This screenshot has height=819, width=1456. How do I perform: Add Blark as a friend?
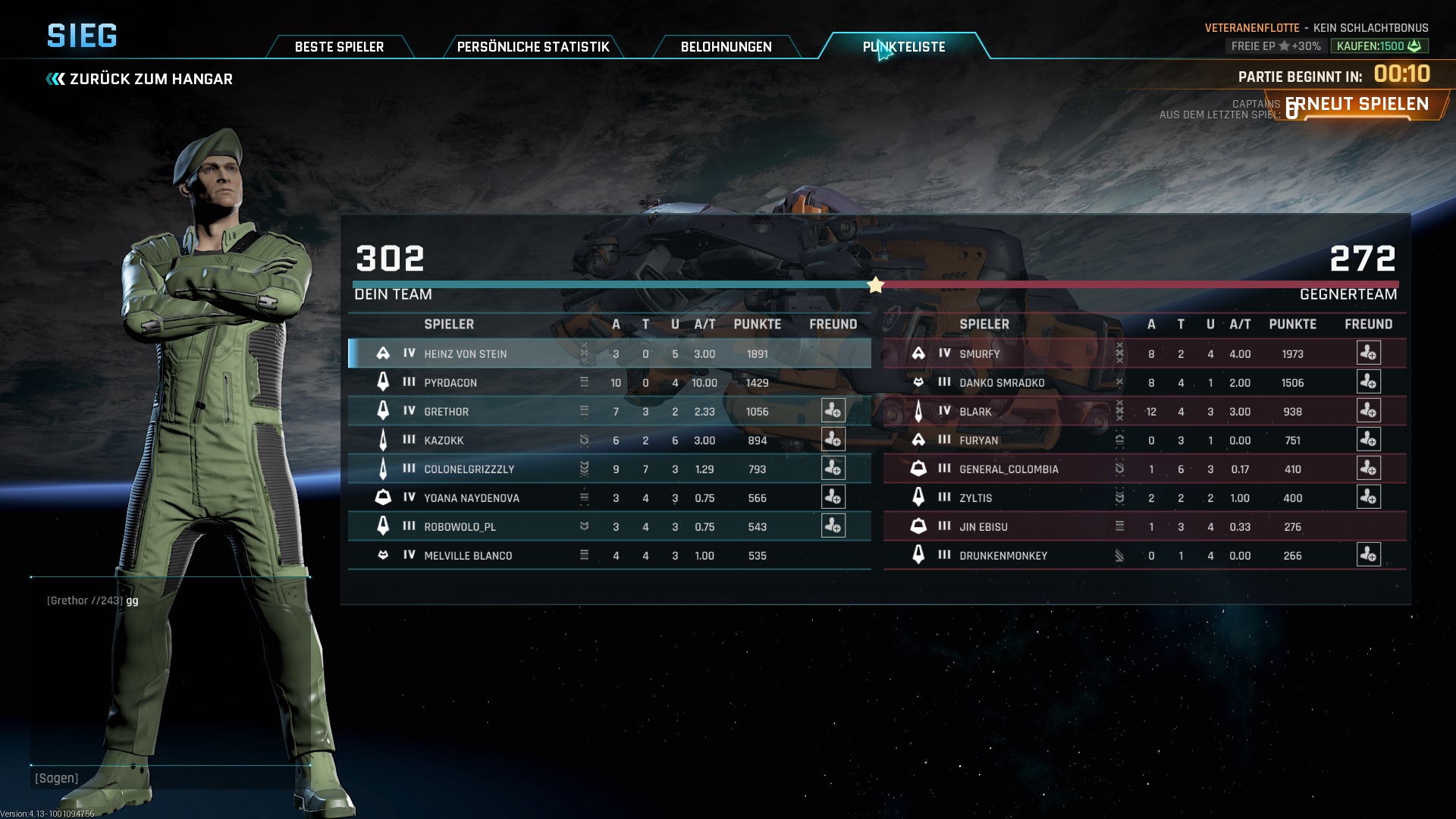point(1368,411)
